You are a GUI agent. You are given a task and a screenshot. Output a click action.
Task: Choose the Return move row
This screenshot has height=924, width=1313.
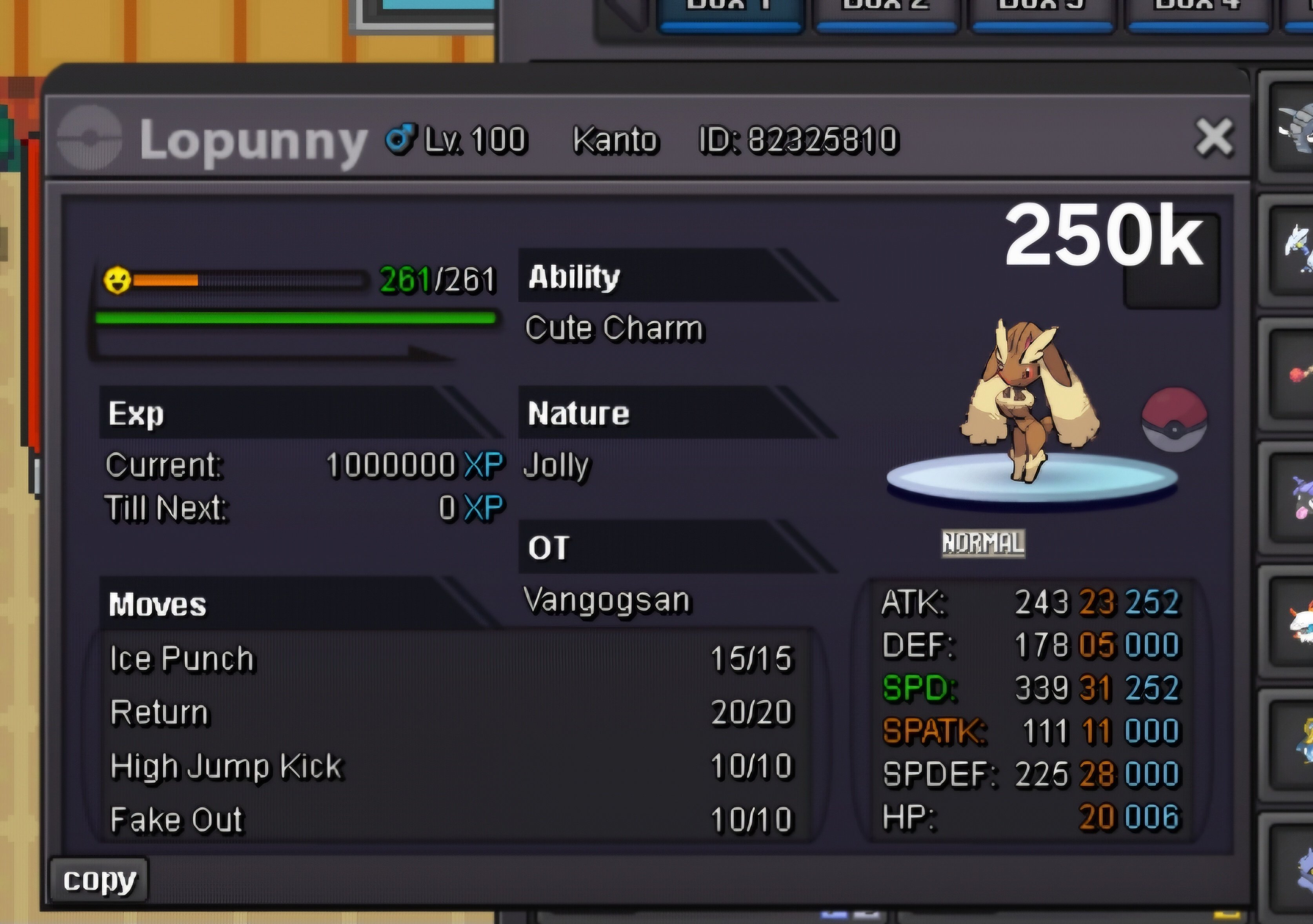click(452, 713)
